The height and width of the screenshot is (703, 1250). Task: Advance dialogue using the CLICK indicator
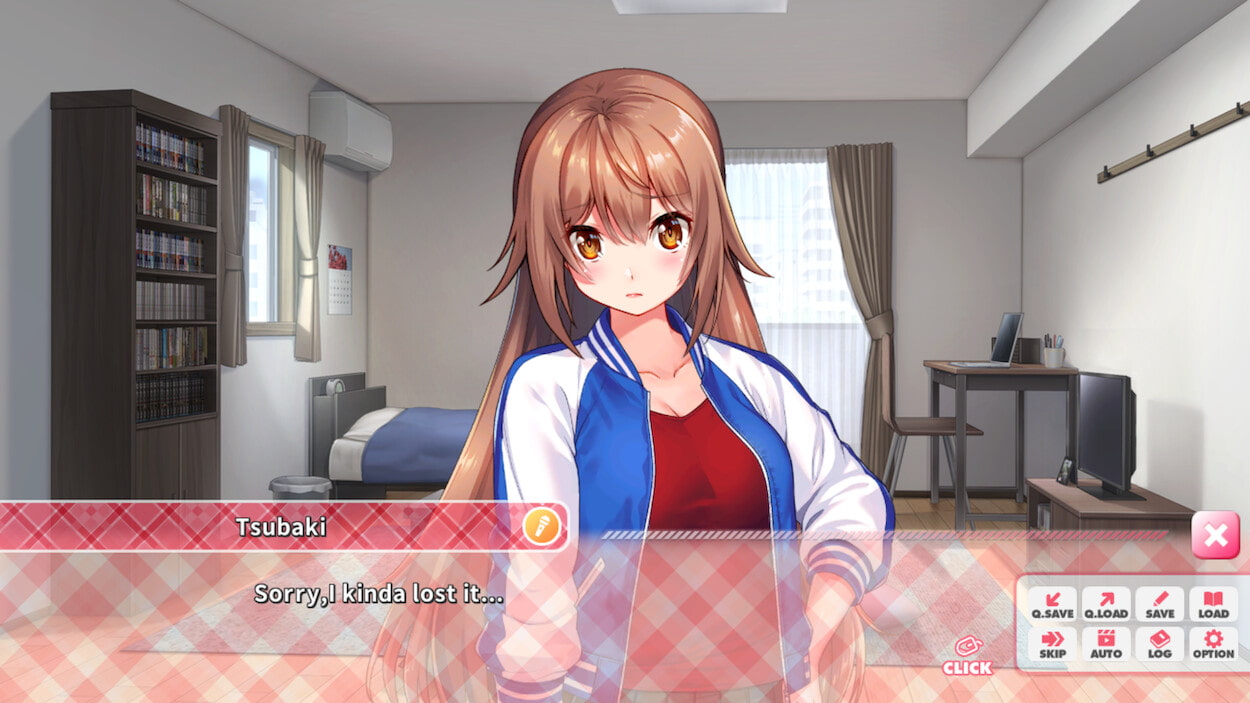967,656
